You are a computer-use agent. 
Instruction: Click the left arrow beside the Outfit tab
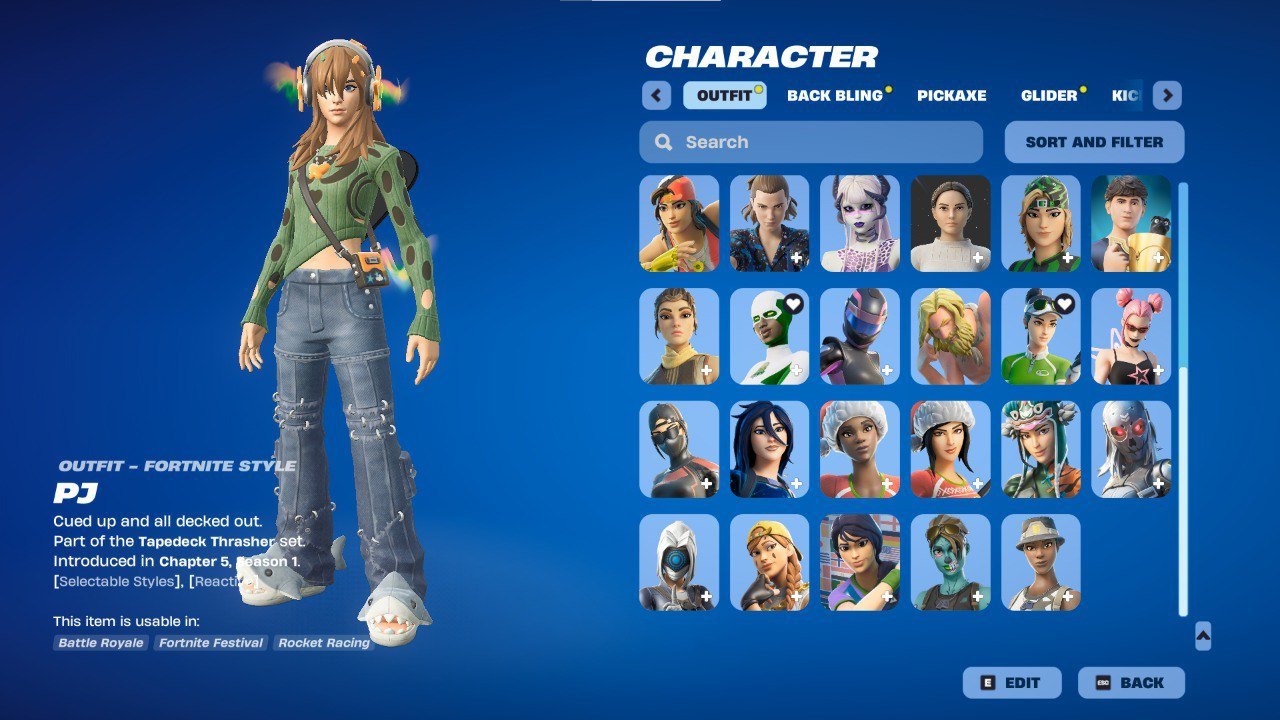coord(656,95)
